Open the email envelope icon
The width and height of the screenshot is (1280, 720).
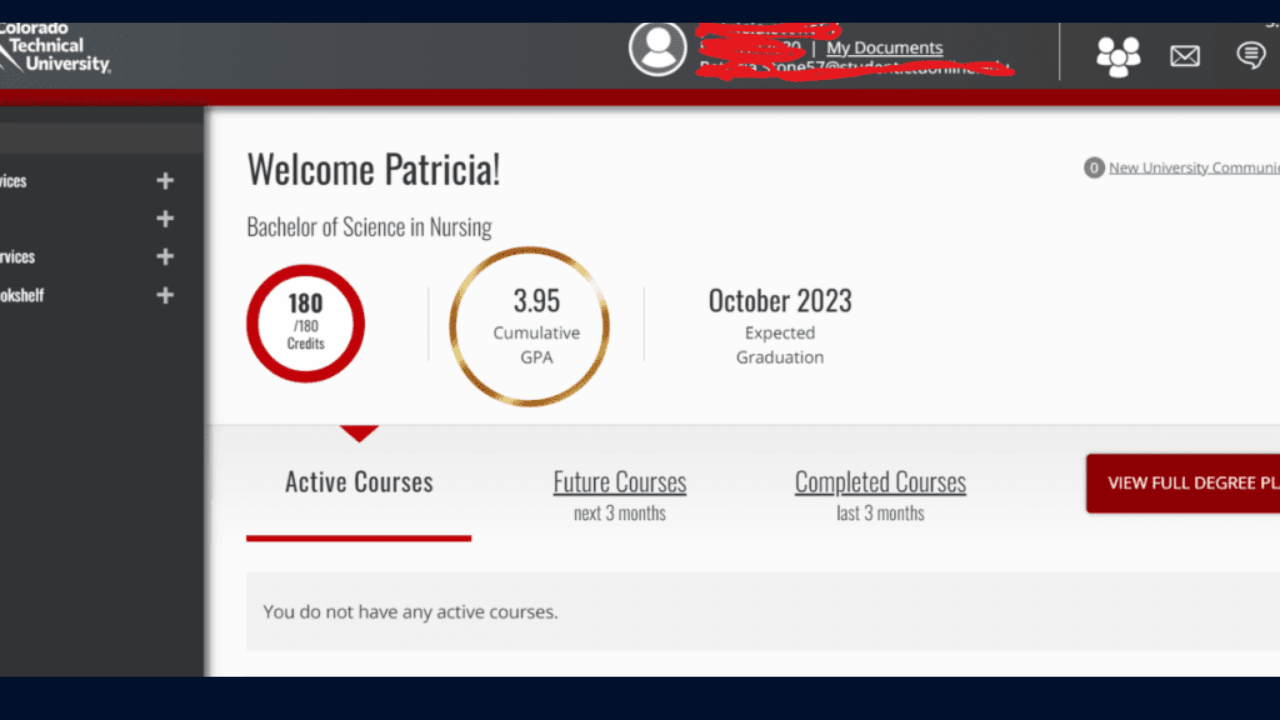tap(1184, 56)
